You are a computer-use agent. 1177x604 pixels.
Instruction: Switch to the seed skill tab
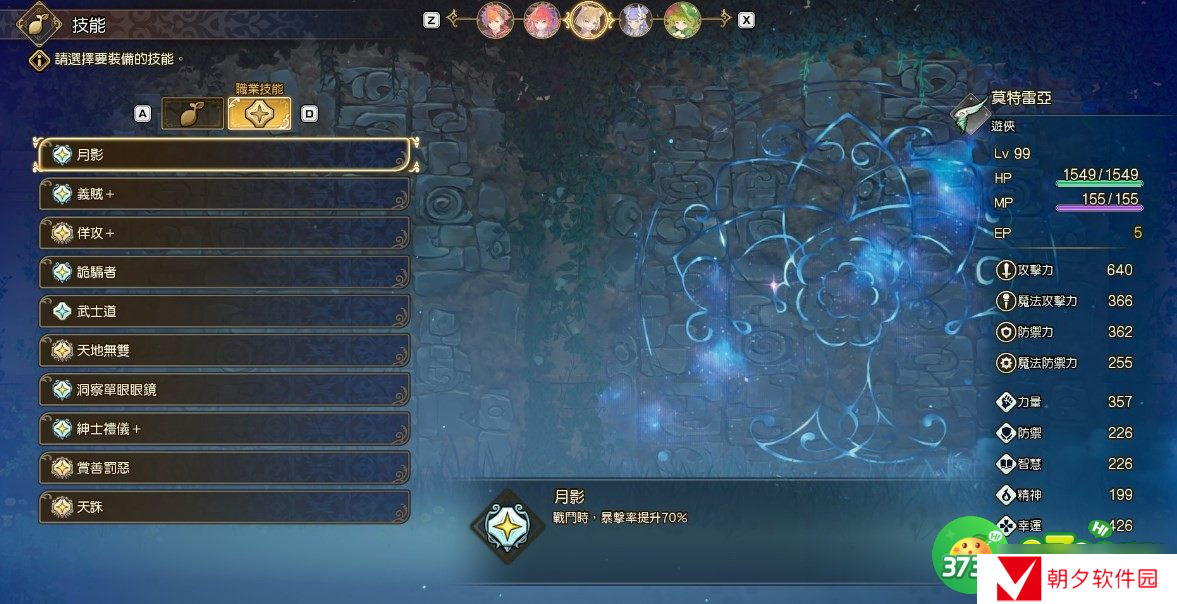tap(192, 114)
